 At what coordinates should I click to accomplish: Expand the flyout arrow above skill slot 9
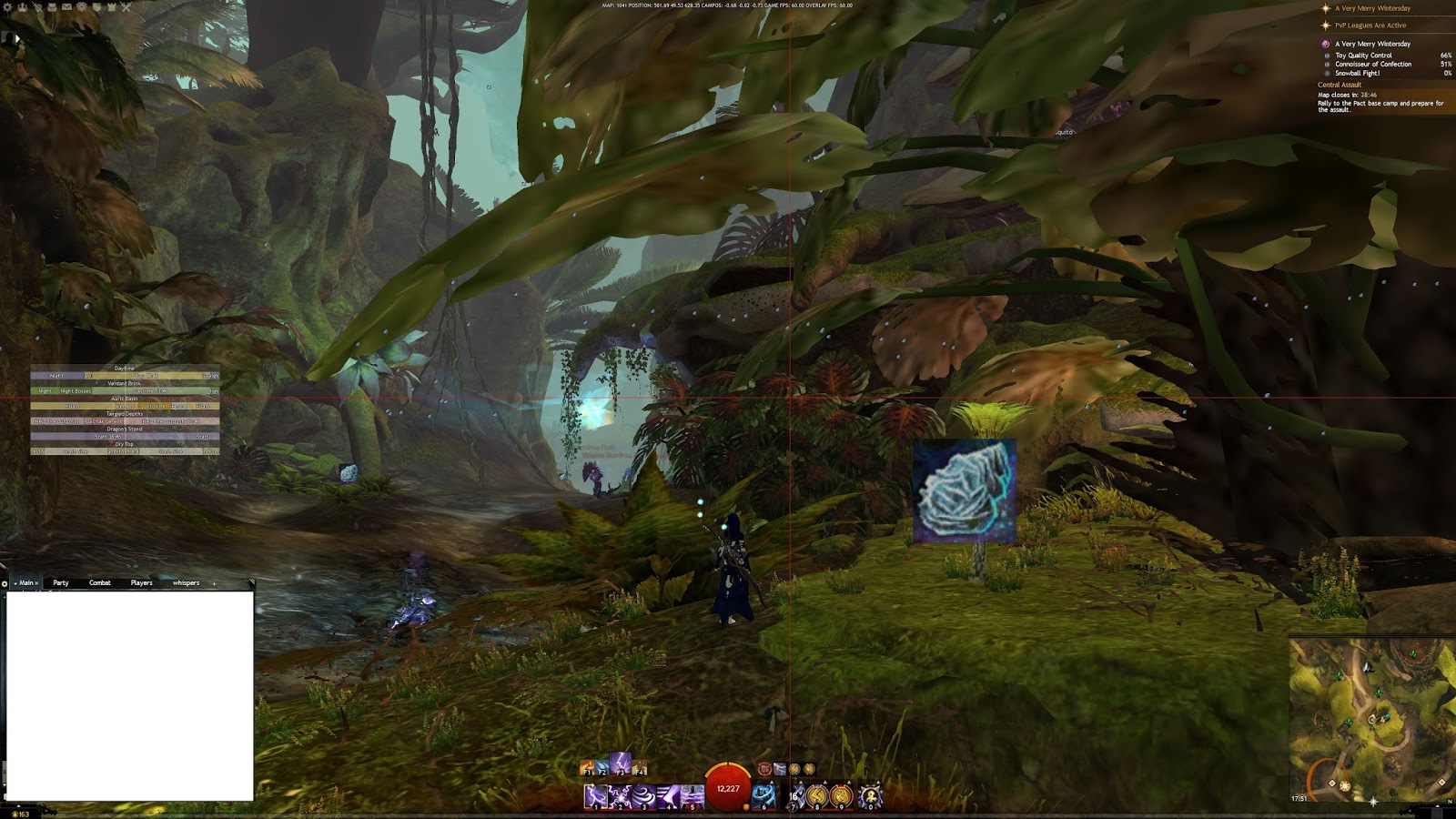coord(850,783)
